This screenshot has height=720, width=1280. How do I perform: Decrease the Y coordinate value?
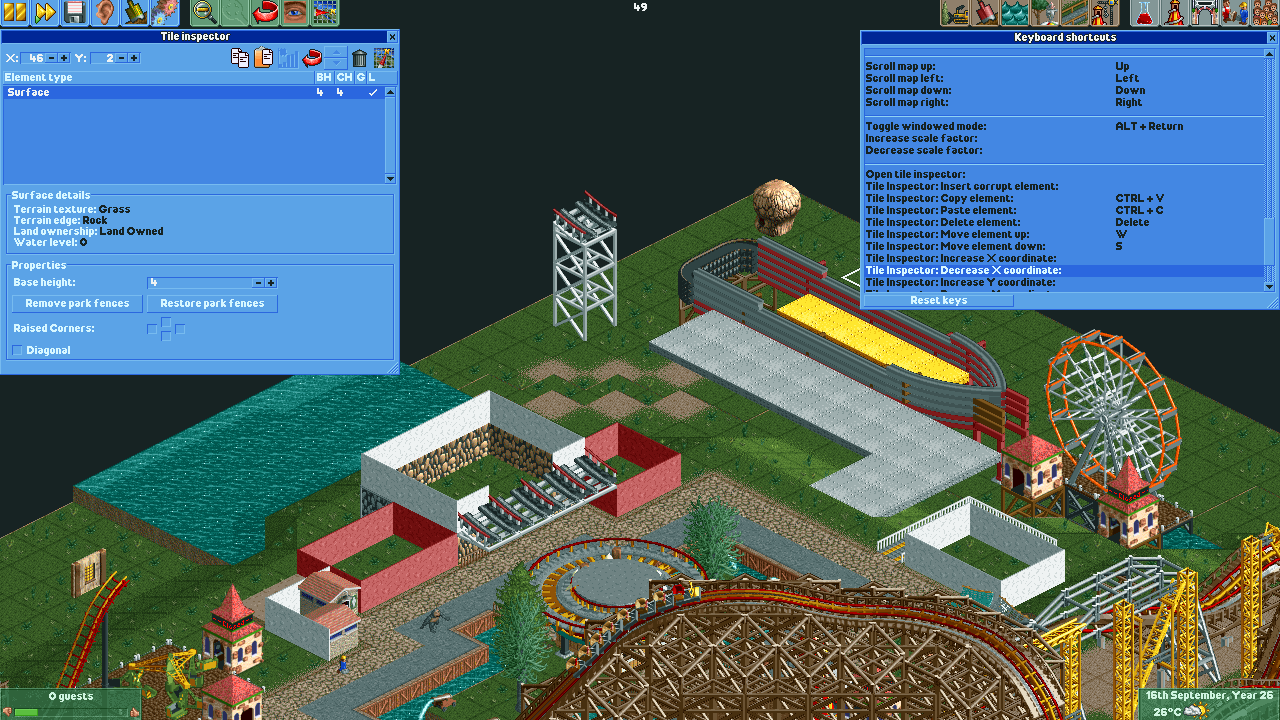click(121, 58)
